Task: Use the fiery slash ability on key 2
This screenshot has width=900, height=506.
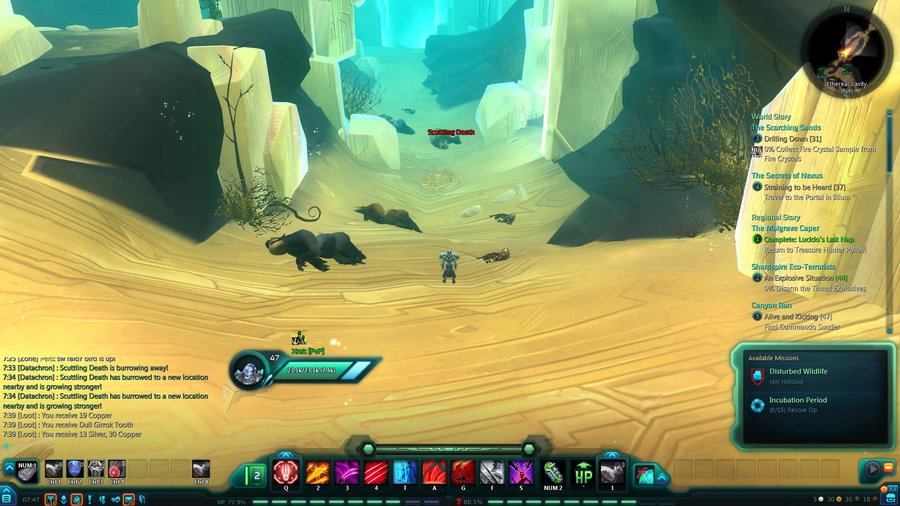Action: (317, 471)
